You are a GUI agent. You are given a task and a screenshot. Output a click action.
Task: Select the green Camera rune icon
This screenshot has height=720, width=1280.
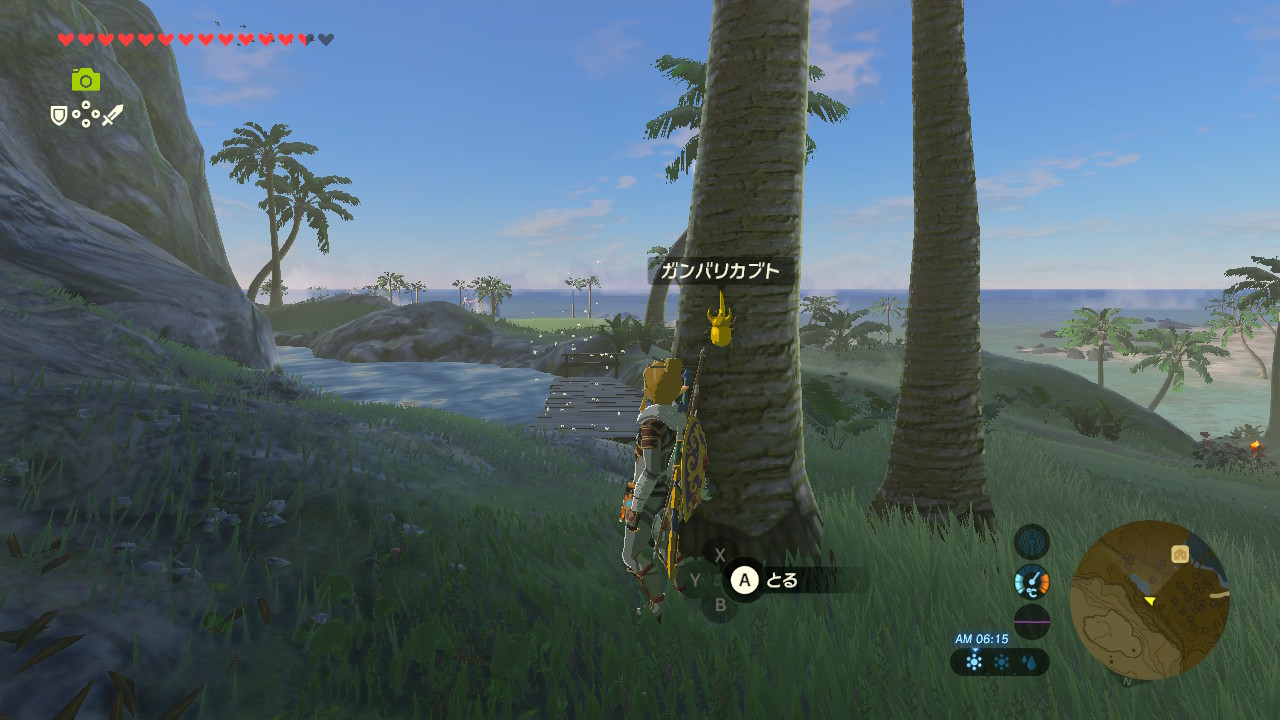(x=86, y=80)
